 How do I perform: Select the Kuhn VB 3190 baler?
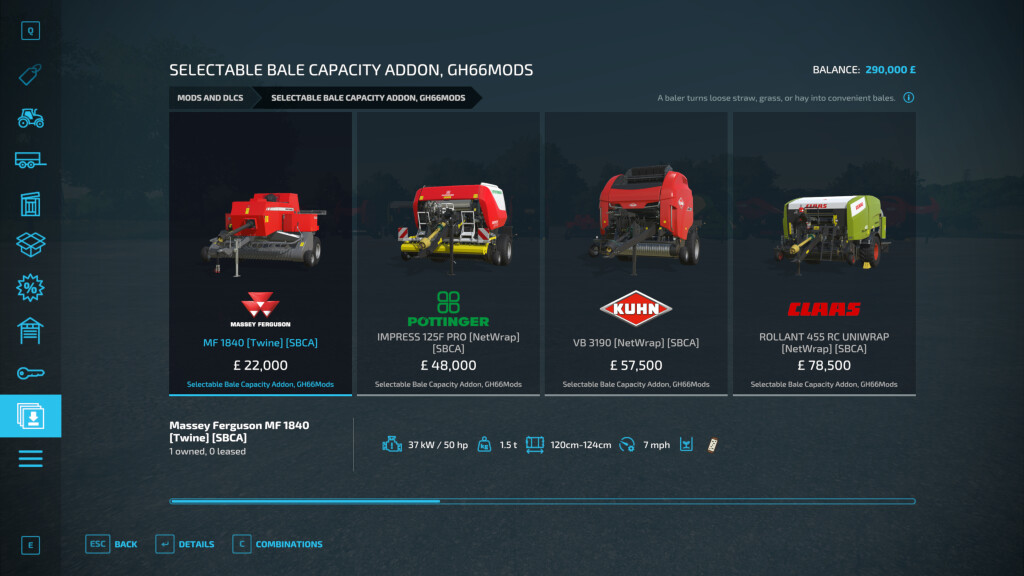tap(636, 253)
